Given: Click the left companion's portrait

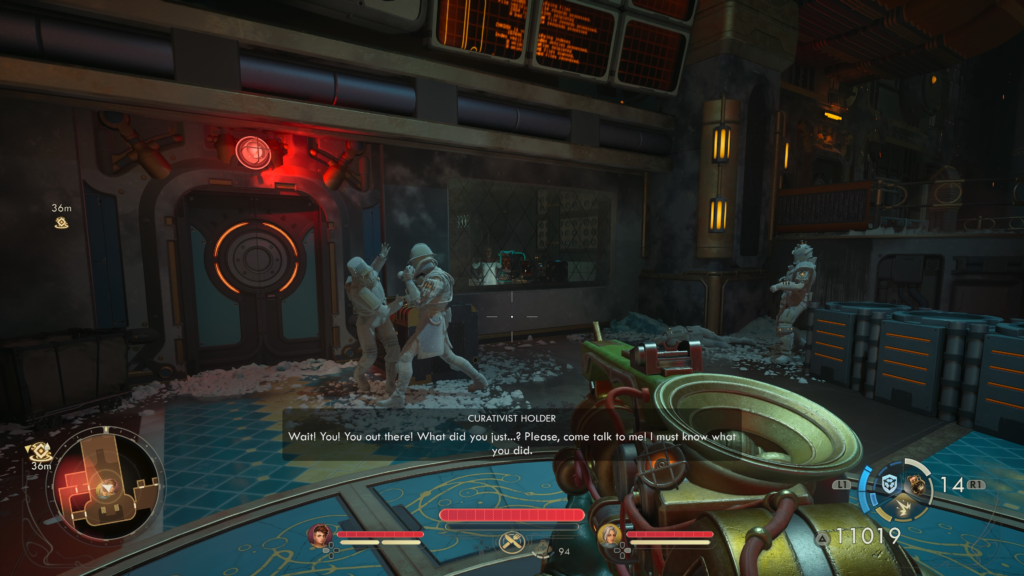Looking at the screenshot, I should click(320, 535).
